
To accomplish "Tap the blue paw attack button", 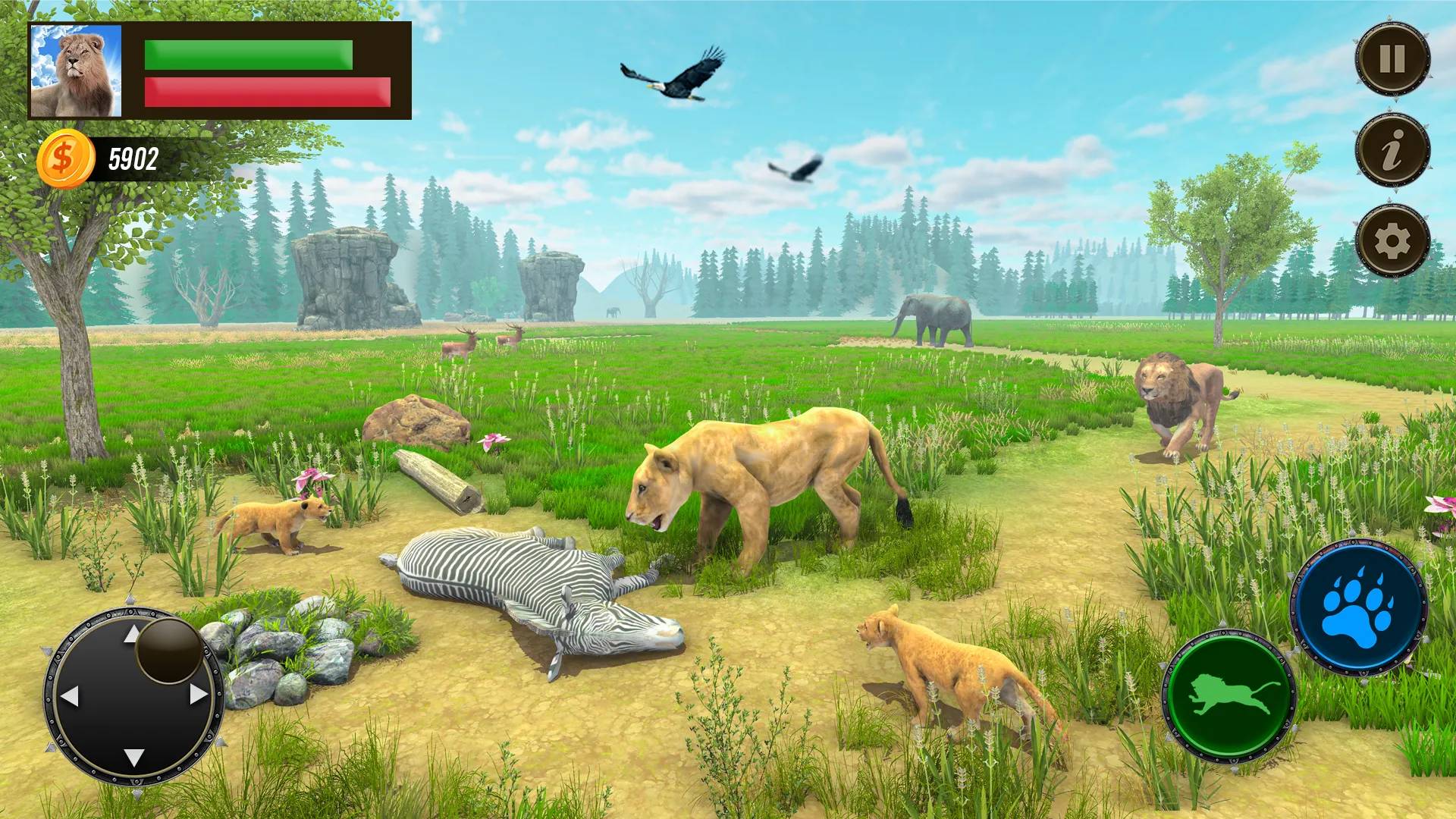I will pos(1358,607).
